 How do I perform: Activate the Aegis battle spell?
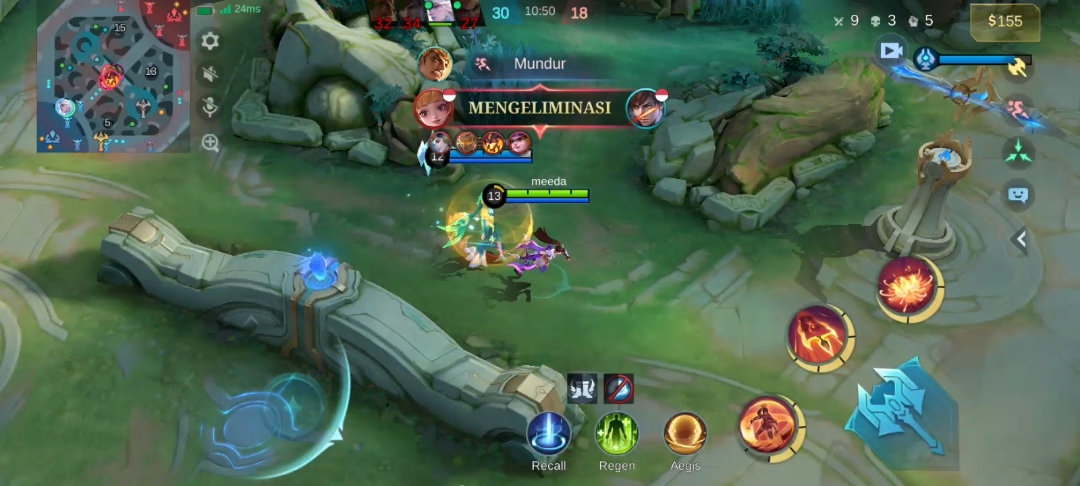point(685,433)
